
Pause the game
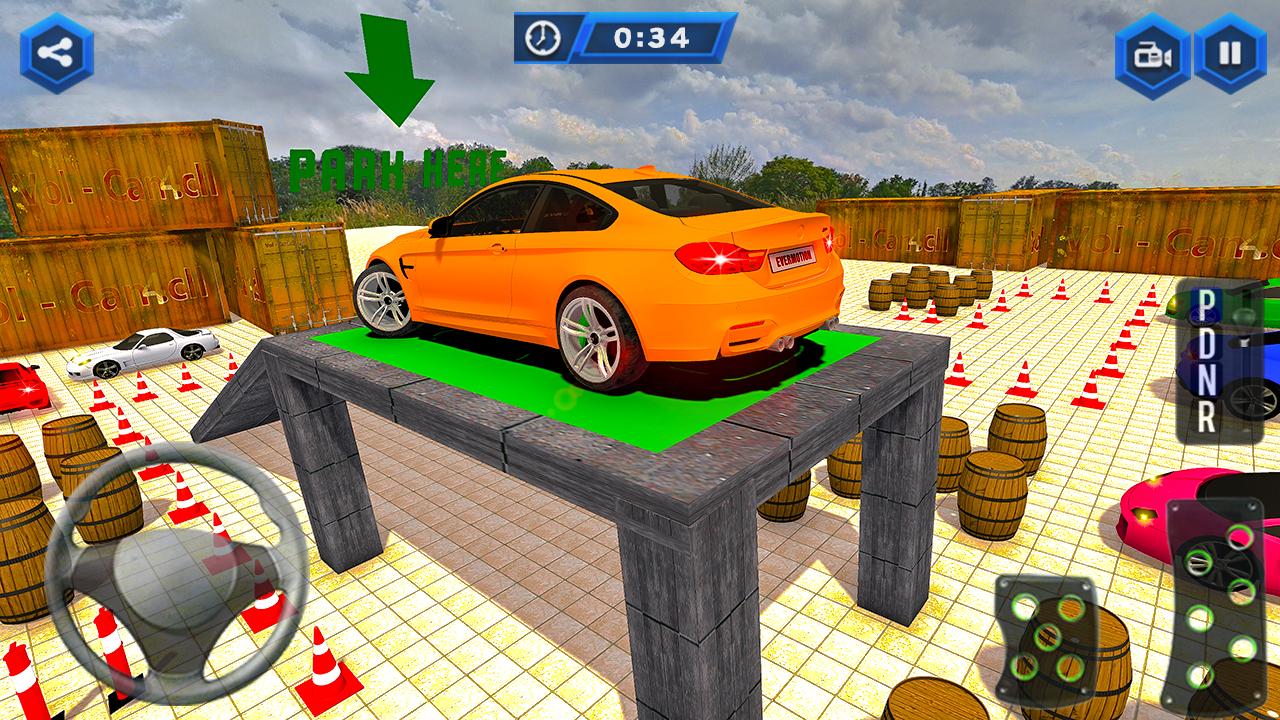click(x=1230, y=53)
